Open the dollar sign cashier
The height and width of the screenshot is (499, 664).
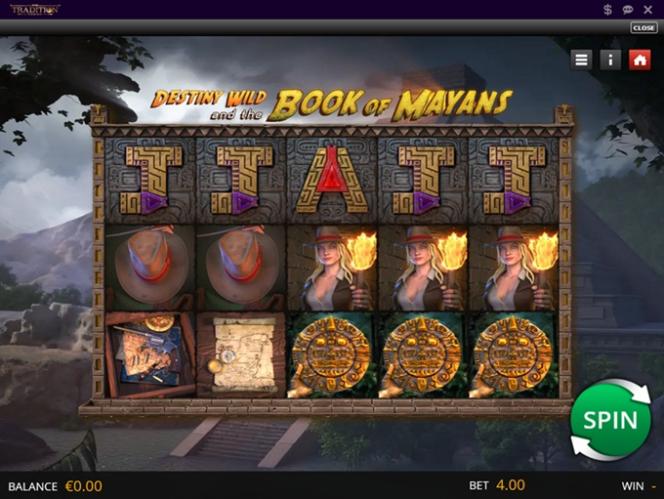pyautogui.click(x=608, y=9)
